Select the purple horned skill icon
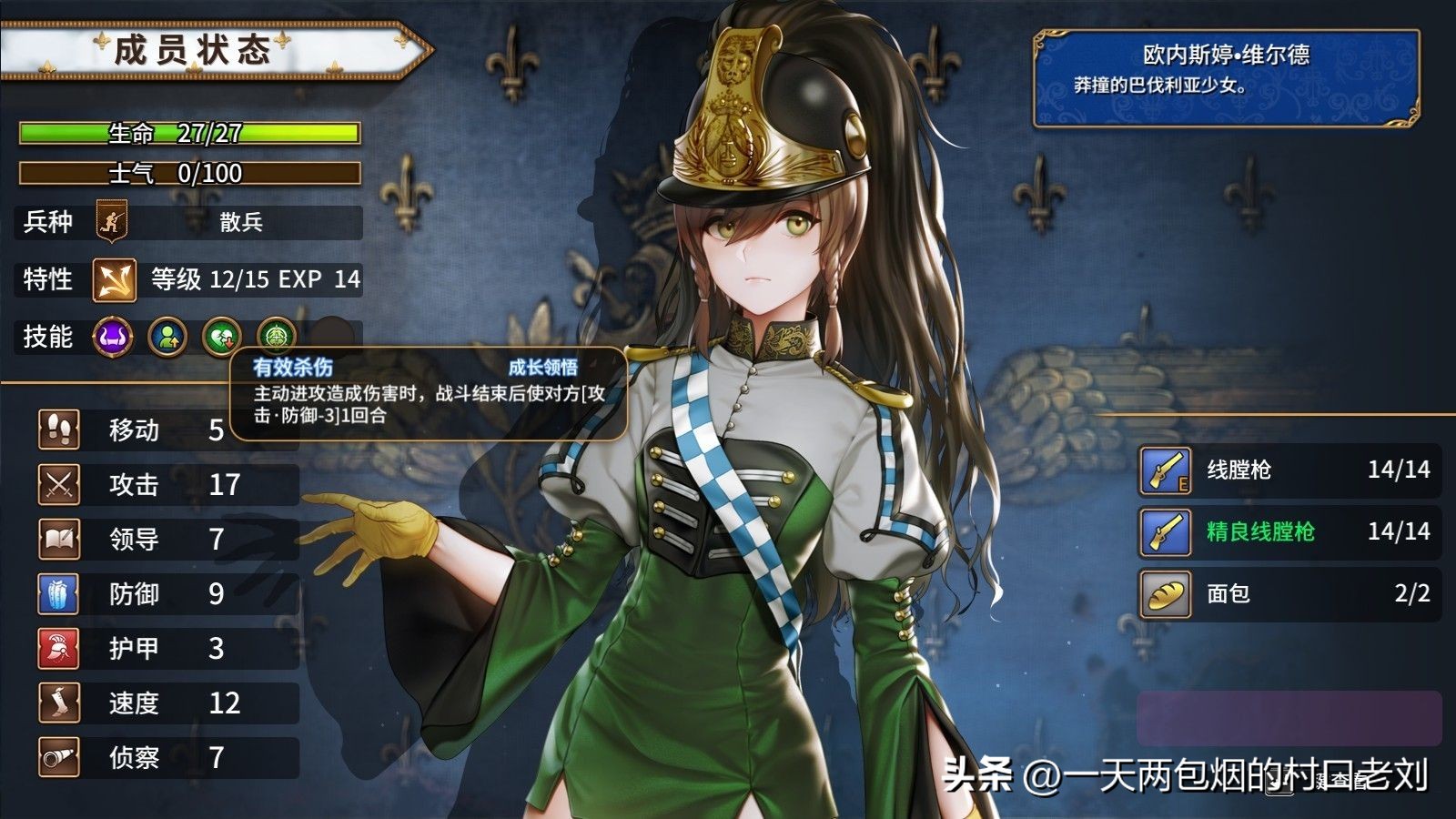The image size is (1456, 819). tap(113, 338)
